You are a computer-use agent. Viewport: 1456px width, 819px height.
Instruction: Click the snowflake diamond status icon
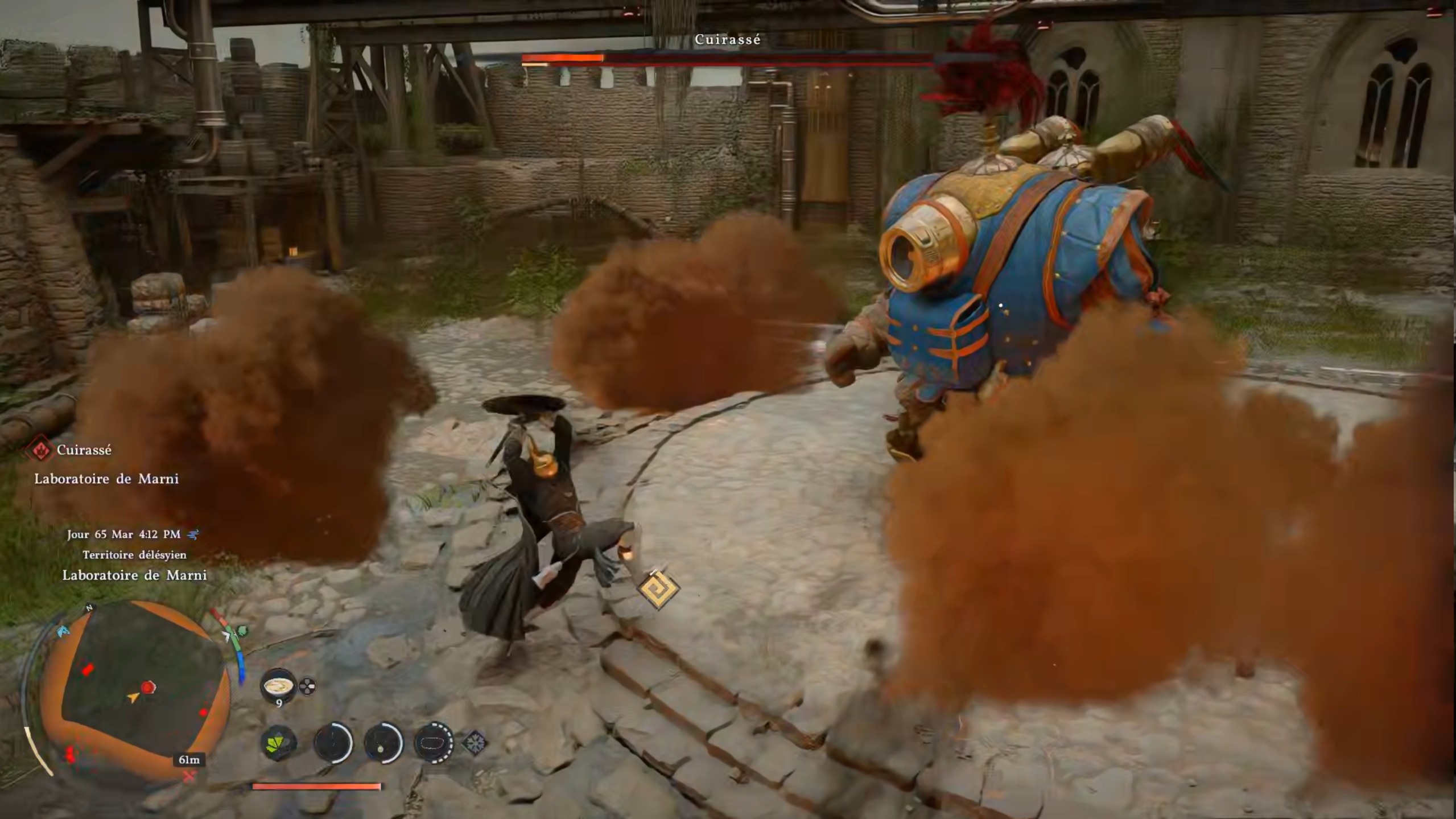tap(475, 742)
